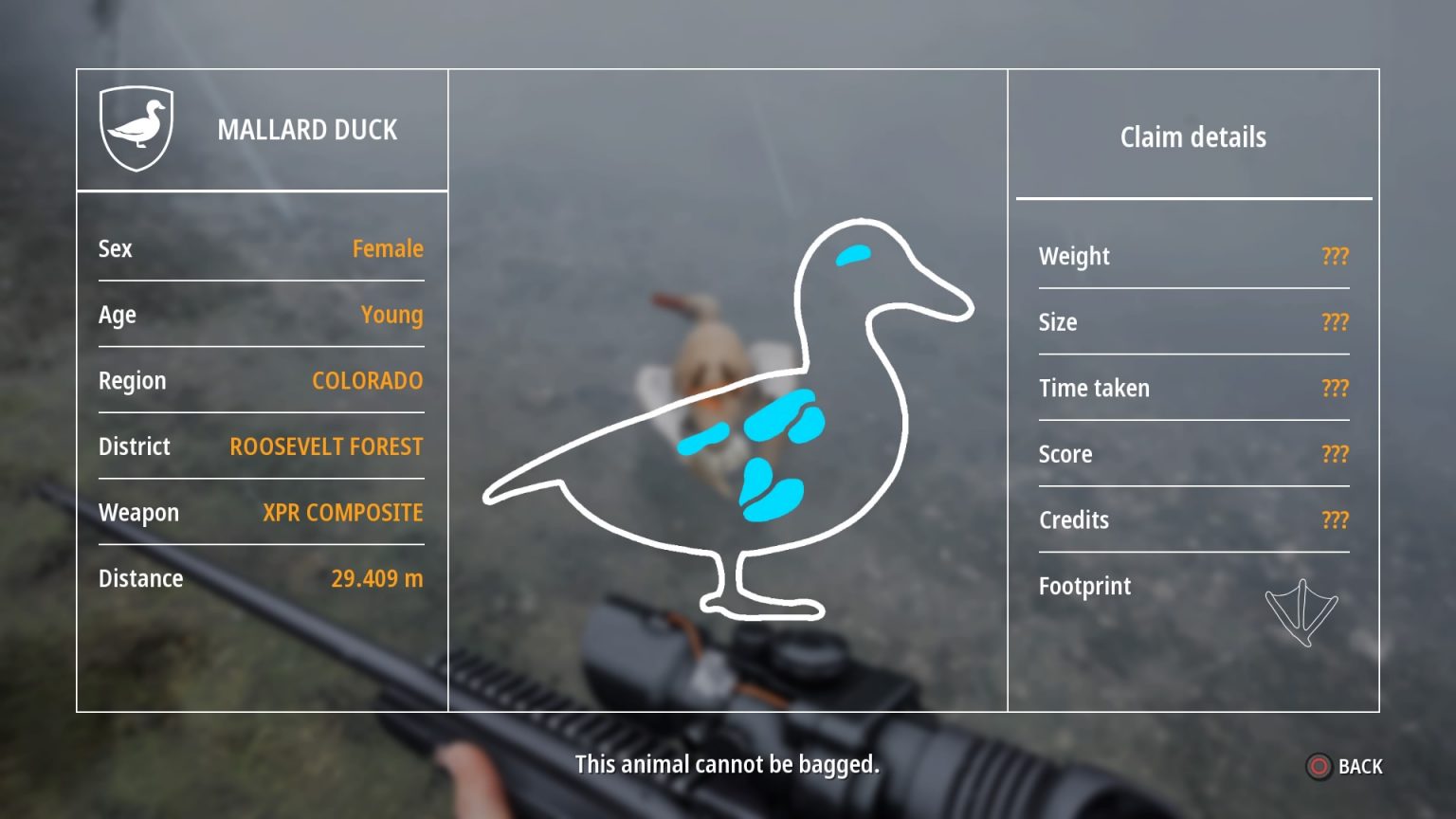Viewport: 1456px width, 819px height.
Task: Click the BACK button label
Action: [x=1359, y=766]
